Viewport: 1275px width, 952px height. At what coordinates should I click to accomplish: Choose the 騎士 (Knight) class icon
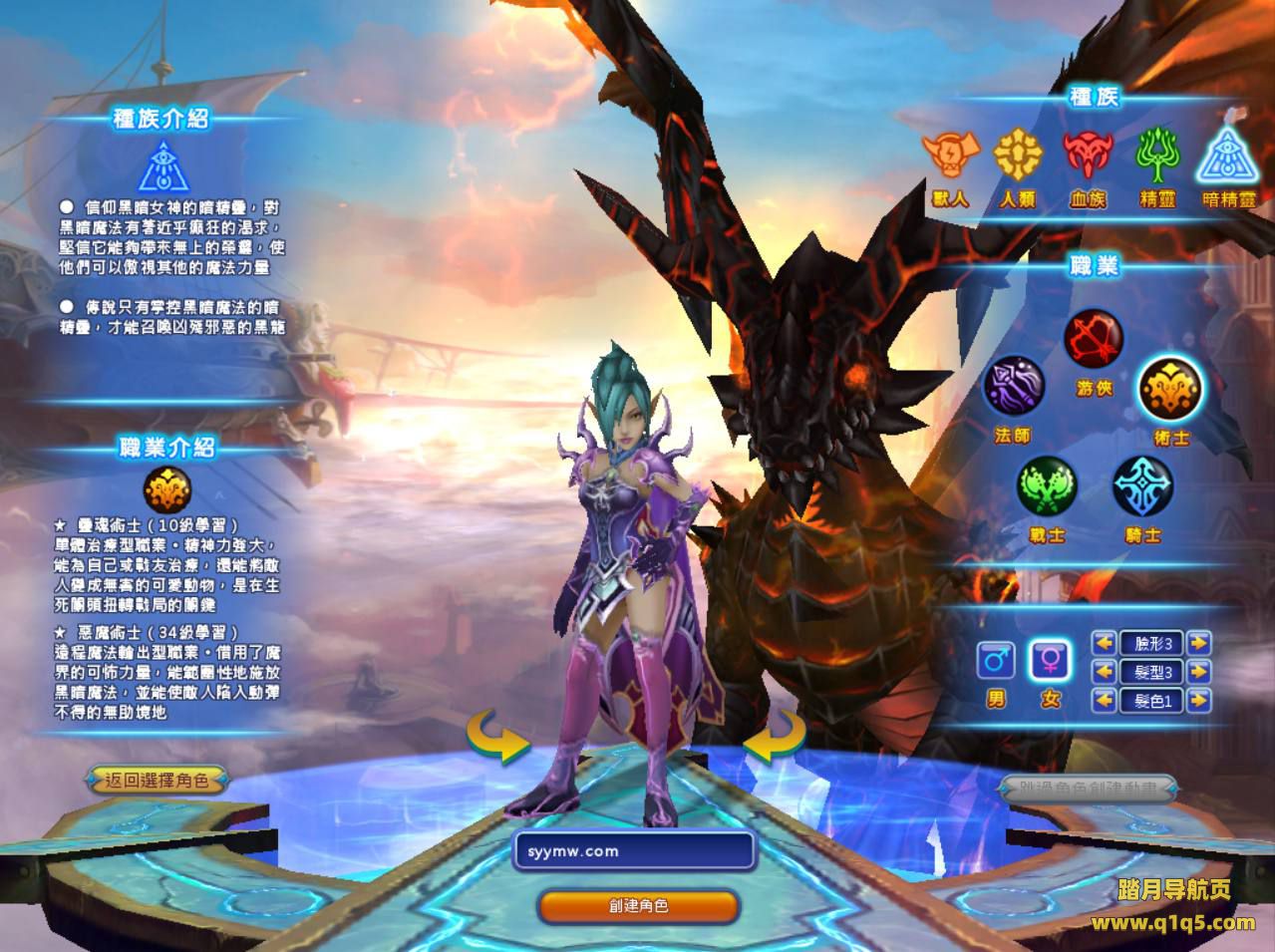(x=1142, y=486)
